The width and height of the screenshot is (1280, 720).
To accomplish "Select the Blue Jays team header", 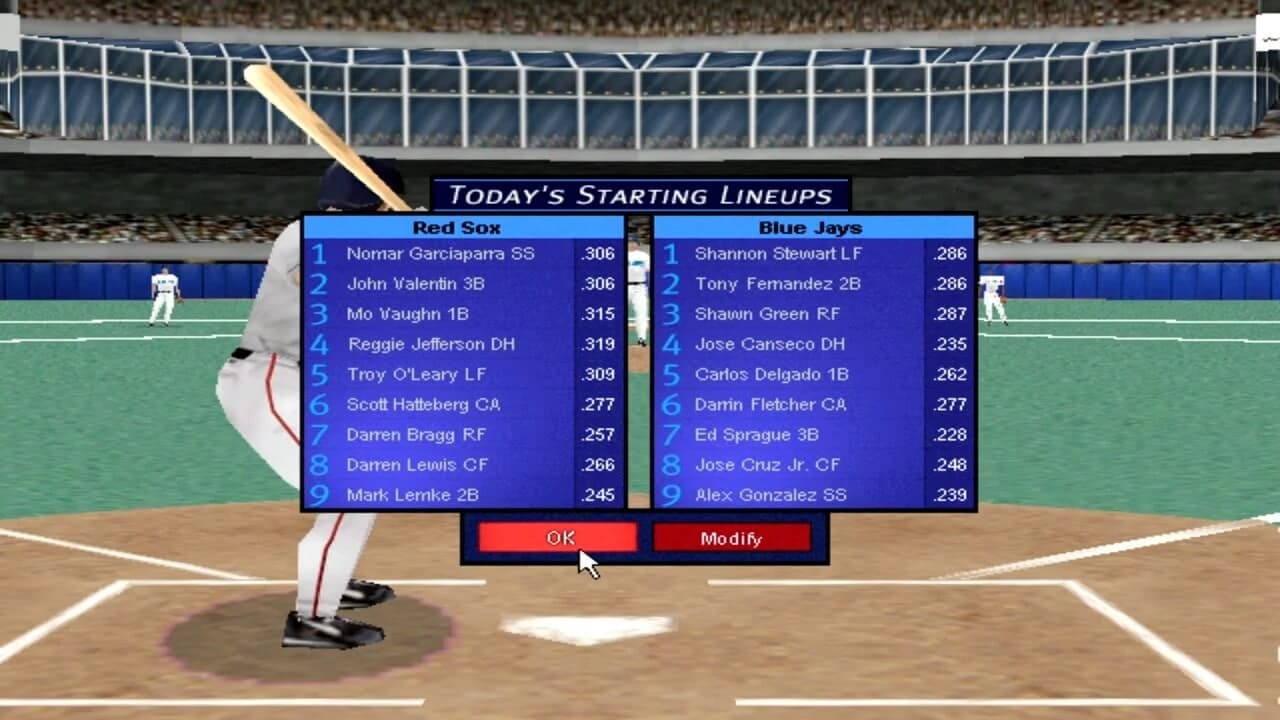I will [x=811, y=227].
